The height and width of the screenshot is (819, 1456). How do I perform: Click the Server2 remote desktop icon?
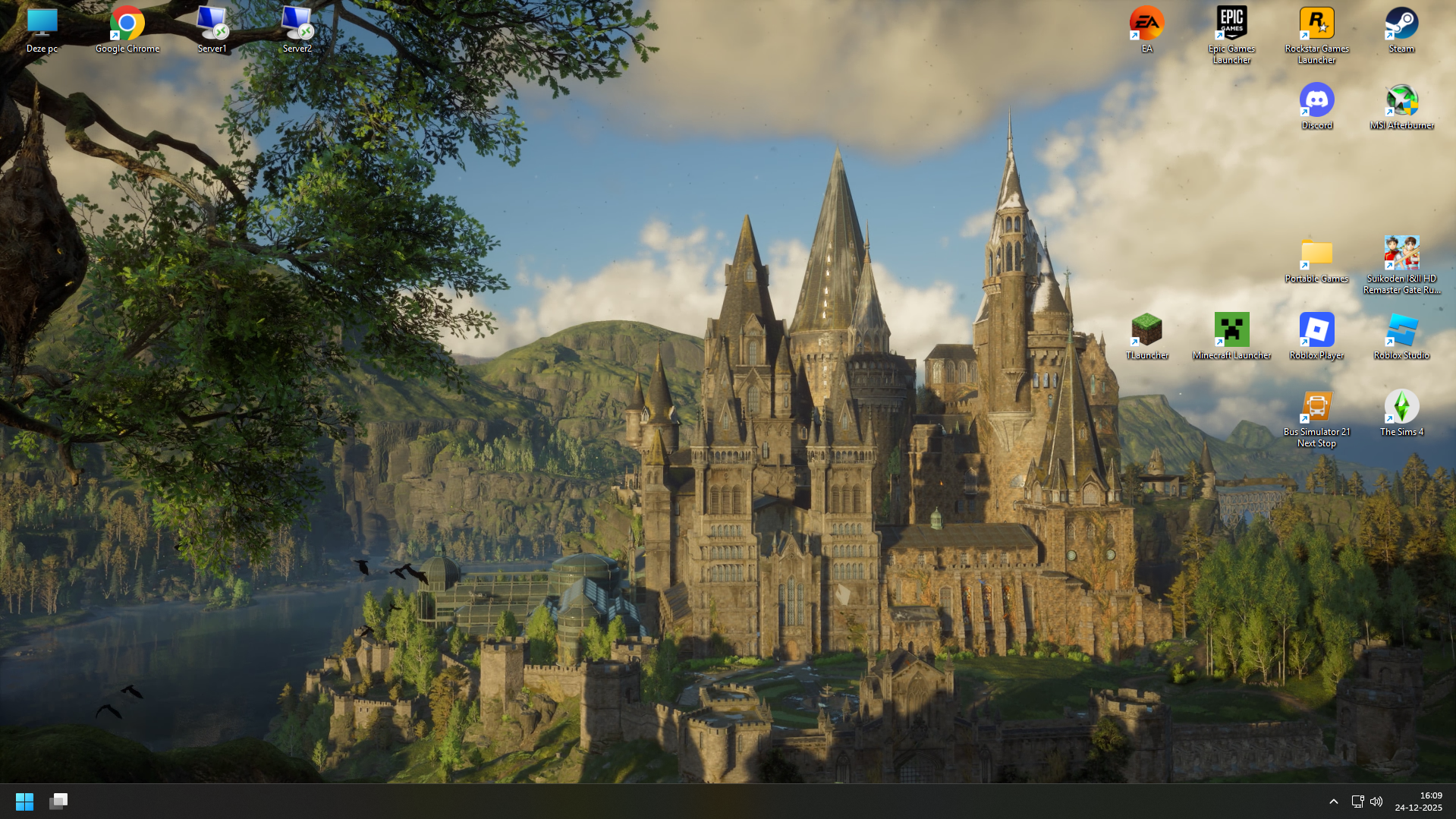pos(297,24)
